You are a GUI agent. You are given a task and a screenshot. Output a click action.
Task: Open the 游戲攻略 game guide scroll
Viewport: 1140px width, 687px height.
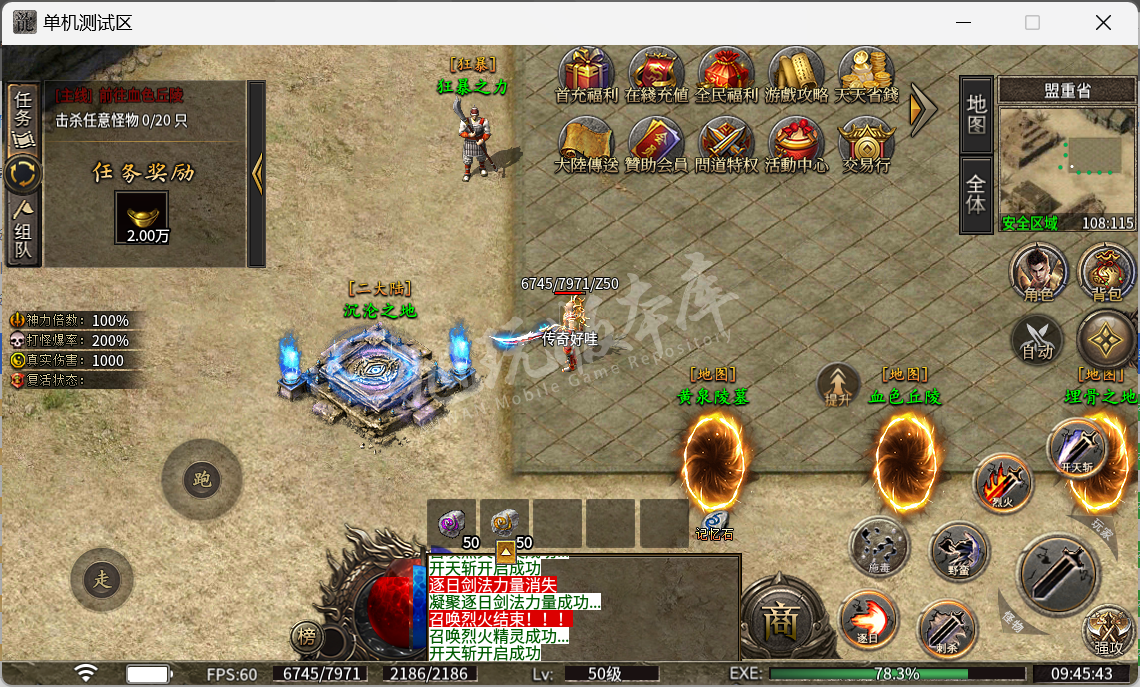pyautogui.click(x=796, y=73)
